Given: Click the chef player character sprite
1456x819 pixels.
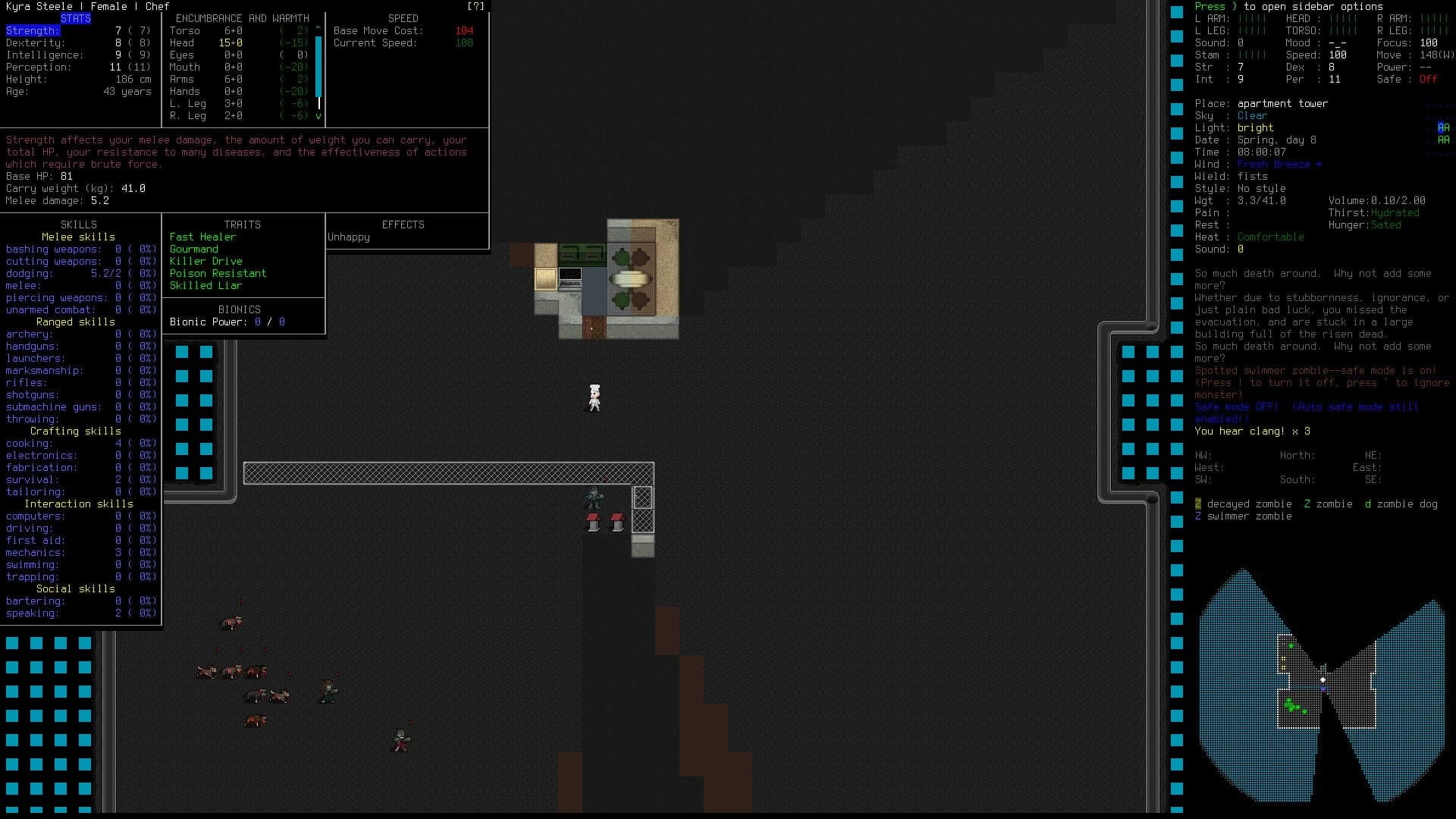Looking at the screenshot, I should click(x=595, y=396).
